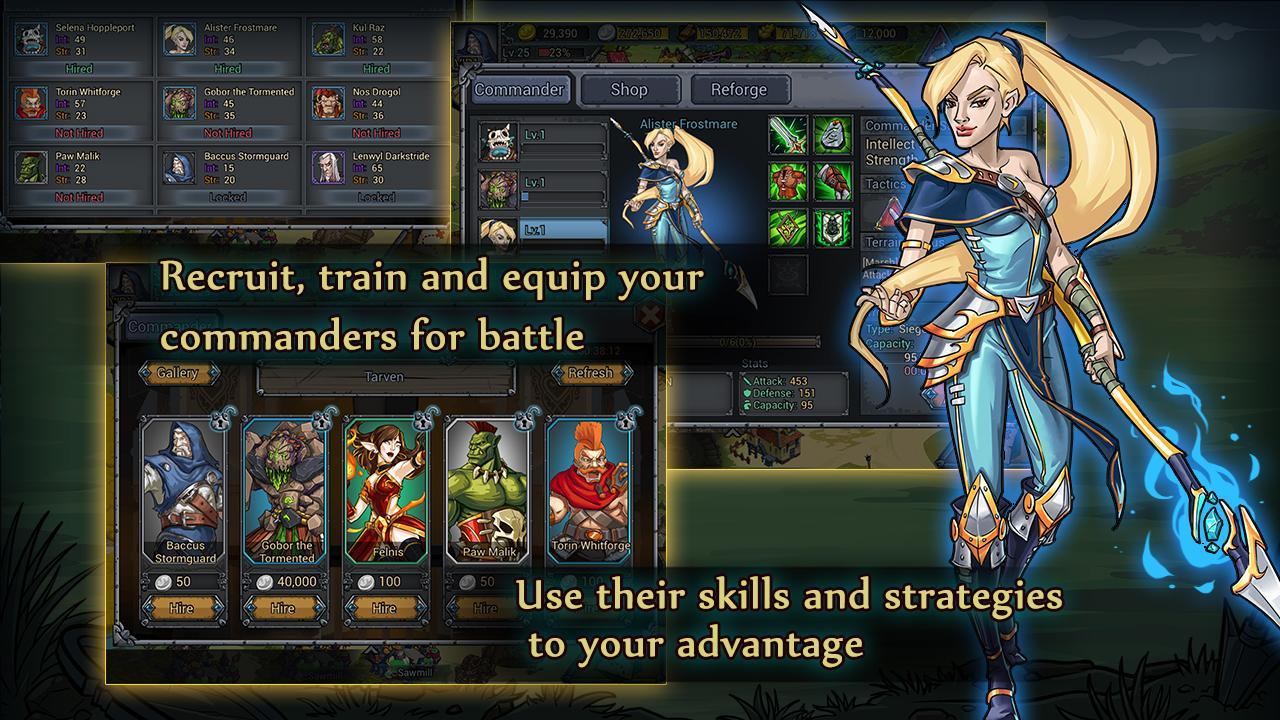Hire Baccus Stormguard for 50
Image resolution: width=1280 pixels, height=720 pixels.
[x=181, y=608]
